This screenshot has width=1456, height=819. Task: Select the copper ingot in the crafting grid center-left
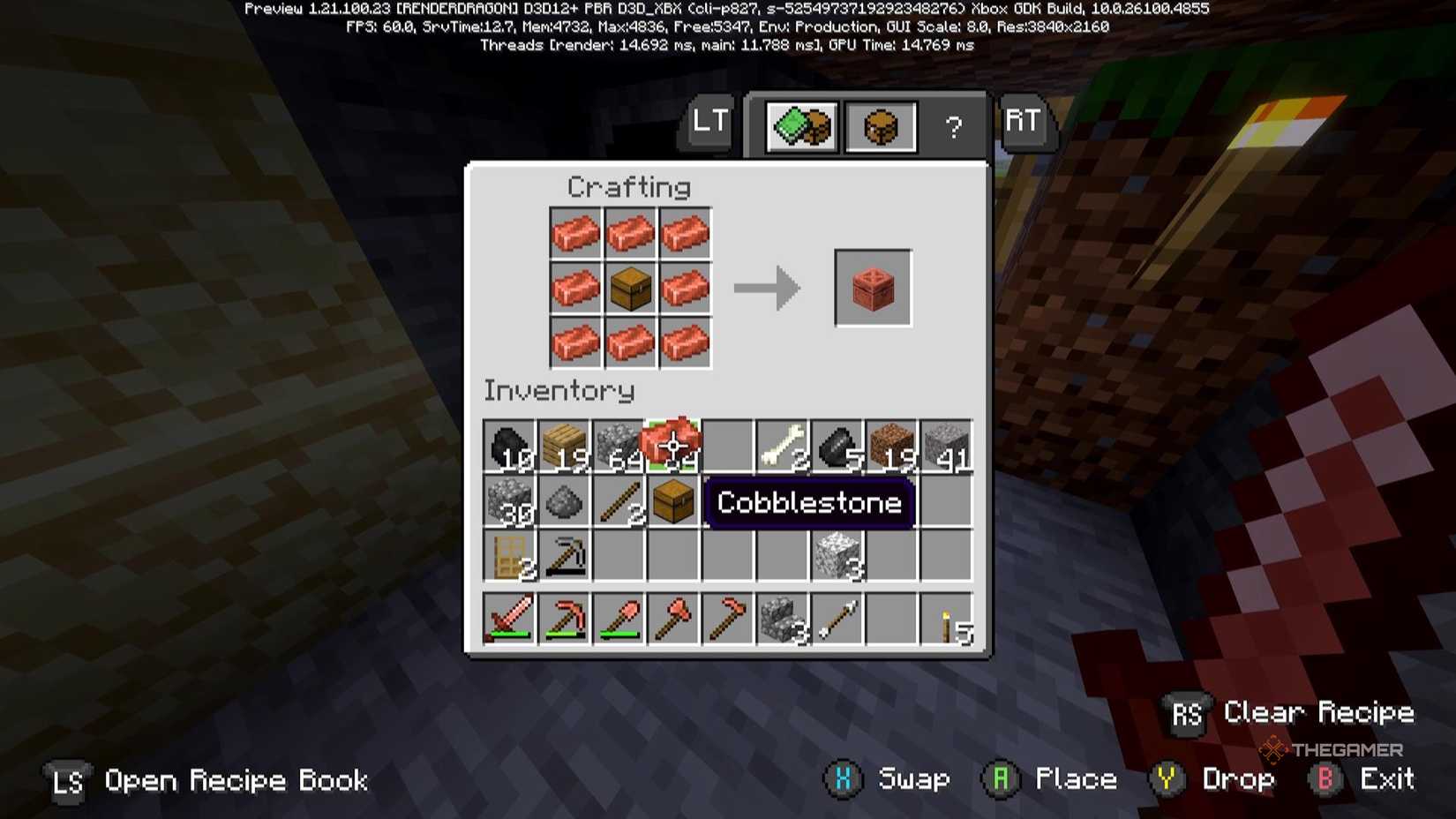[x=575, y=289]
